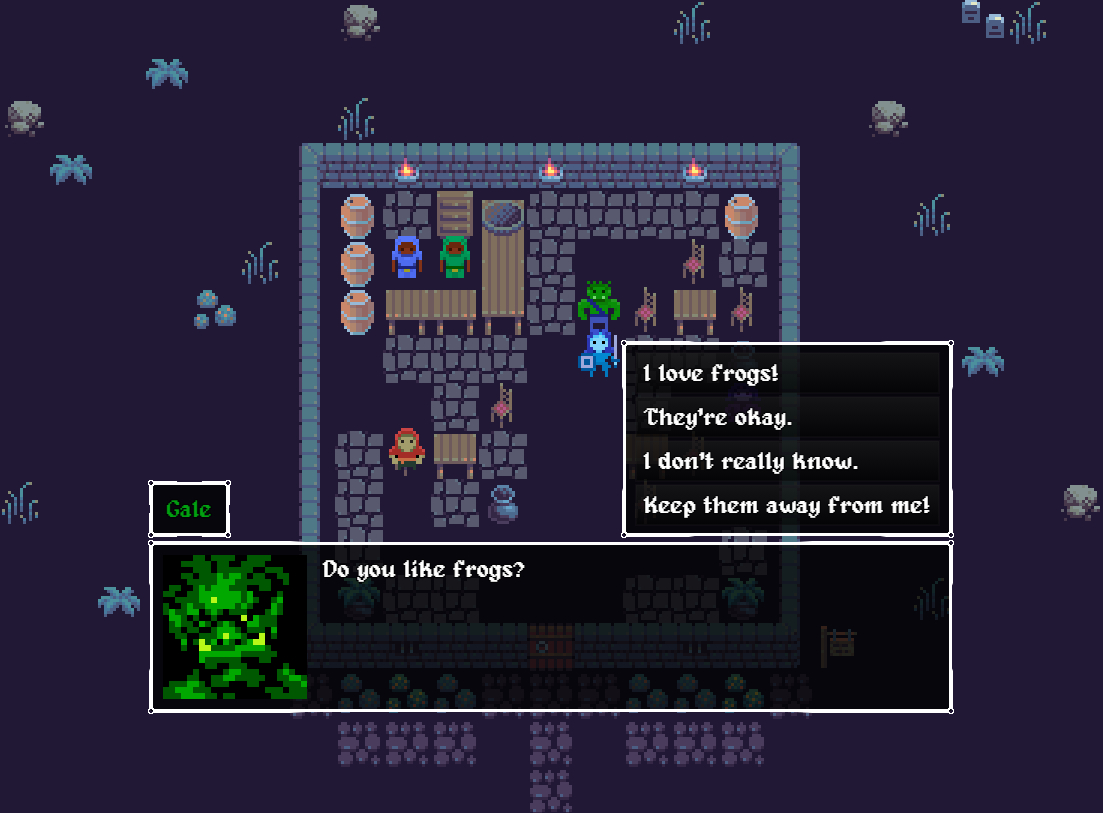Pick "Keep them away from me!" option
The width and height of the screenshot is (1103, 813).
click(x=787, y=505)
